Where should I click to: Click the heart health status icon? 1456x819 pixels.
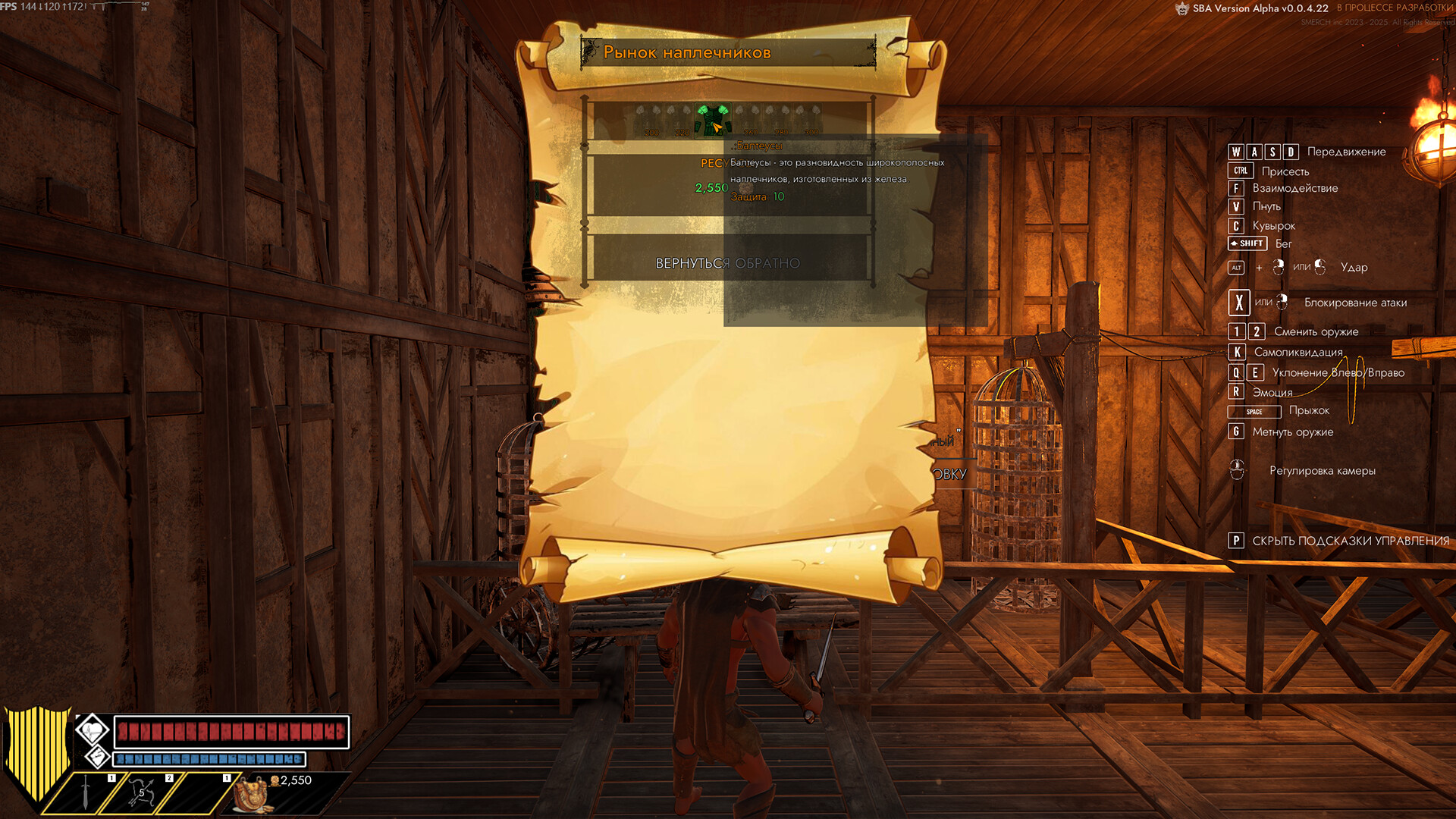coord(93,730)
